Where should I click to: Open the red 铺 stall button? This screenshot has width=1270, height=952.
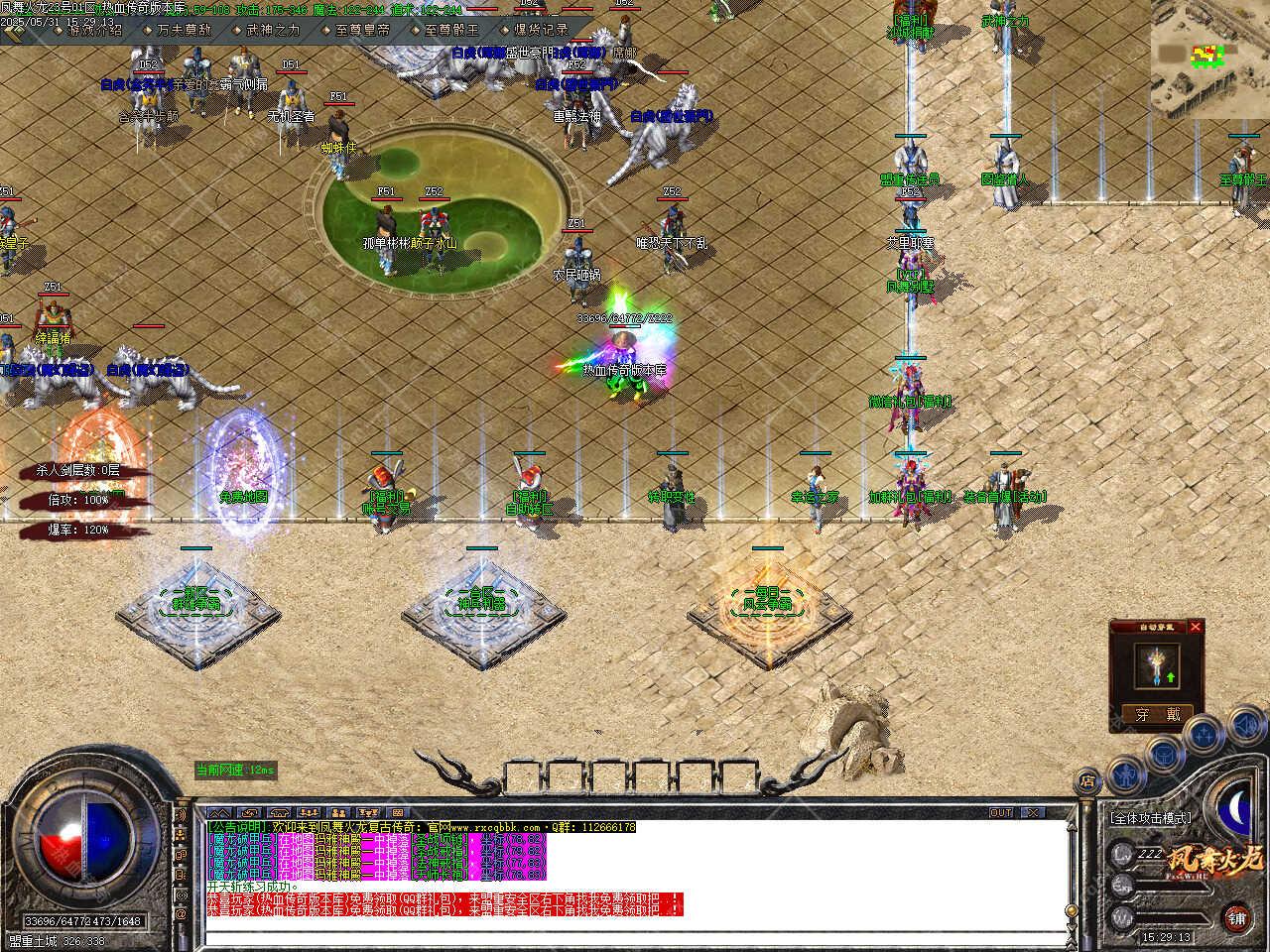pos(1236,916)
